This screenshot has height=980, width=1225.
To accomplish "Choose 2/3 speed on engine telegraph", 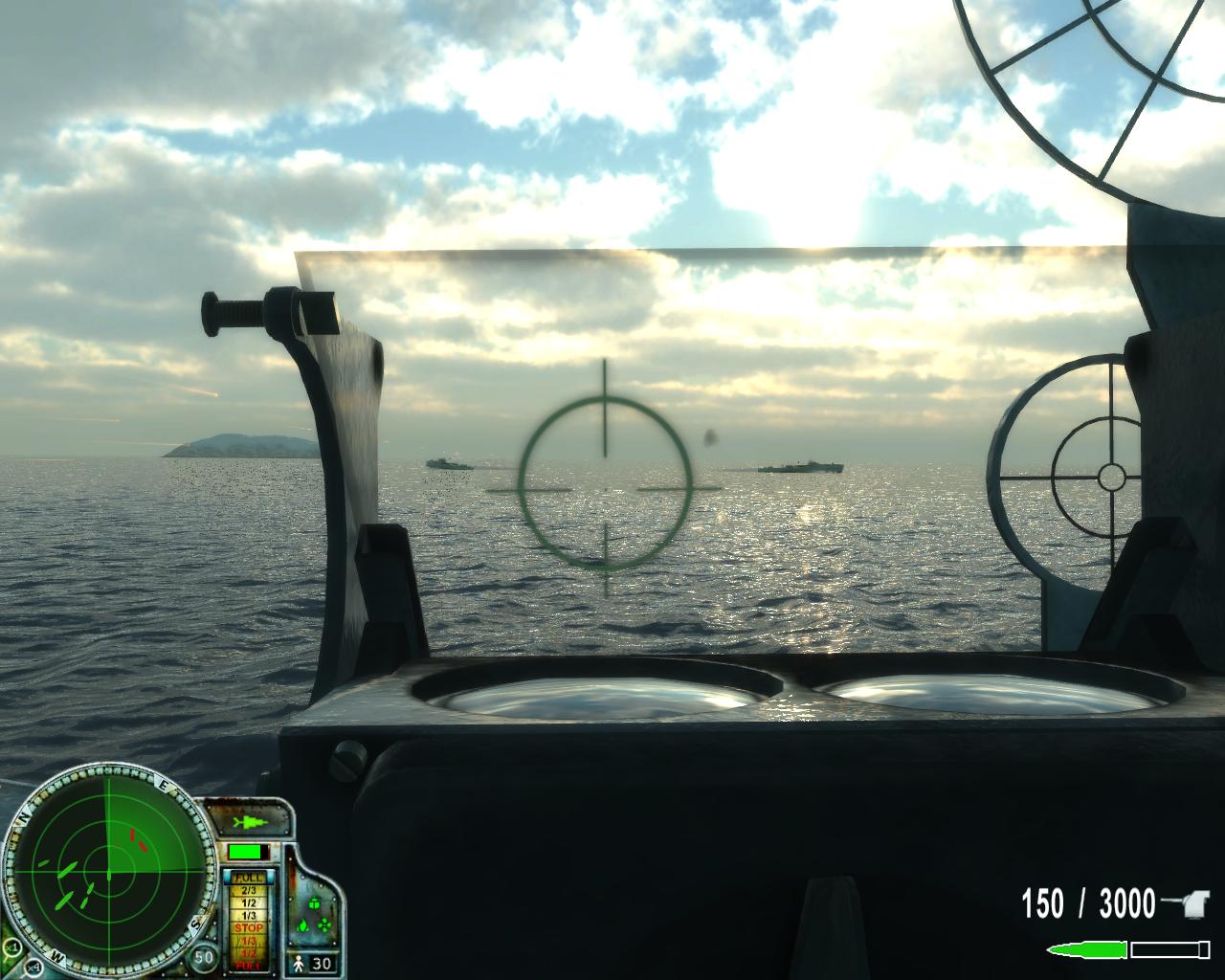I will coord(249,890).
